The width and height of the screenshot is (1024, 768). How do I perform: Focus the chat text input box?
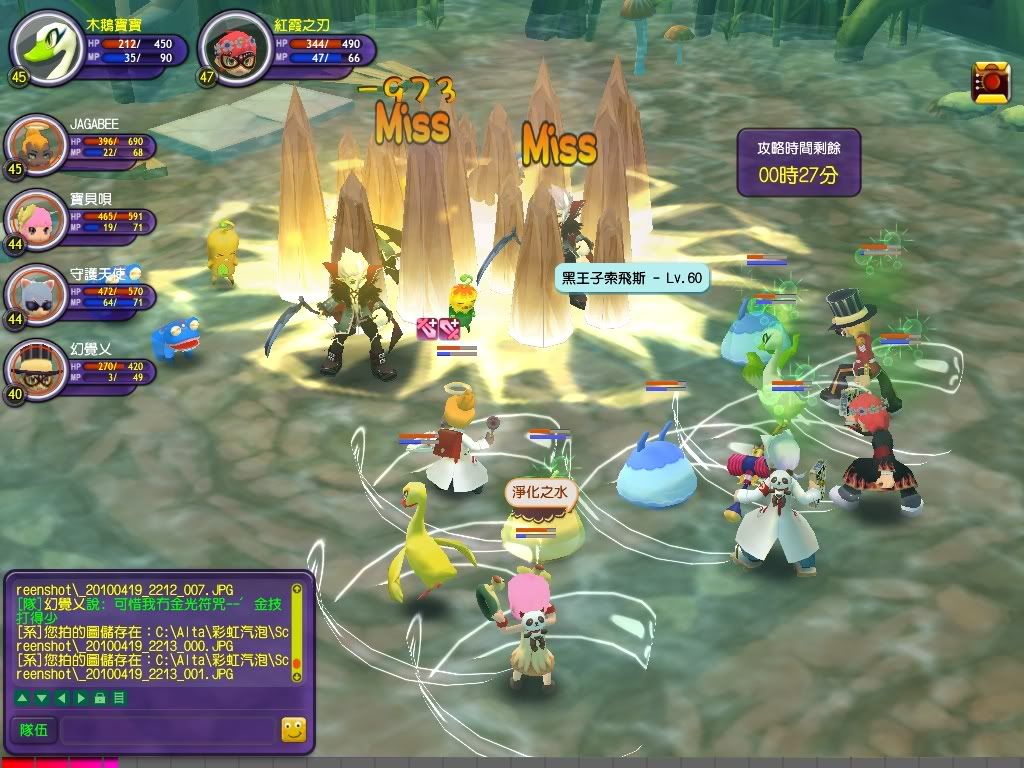click(x=167, y=730)
